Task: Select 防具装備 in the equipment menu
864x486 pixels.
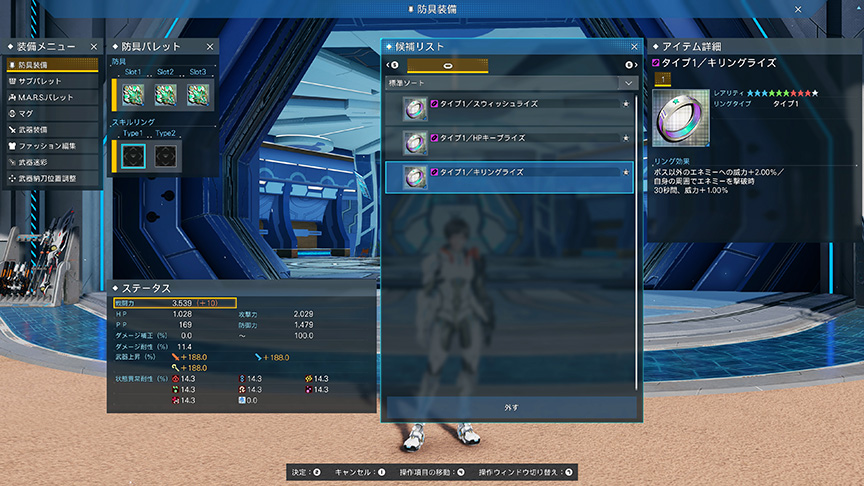Action: coord(52,65)
